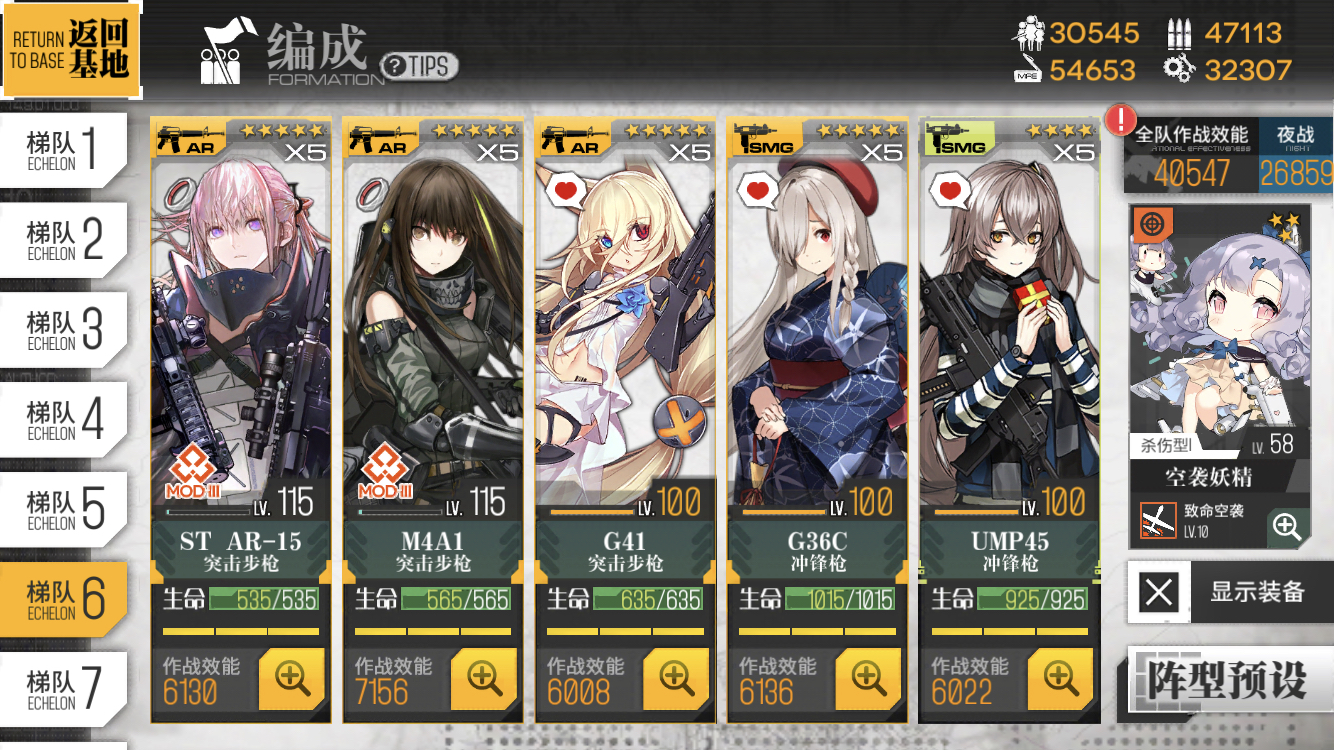1334x750 pixels.
Task: Inspect M4A1 details via magnifier button
Action: [x=484, y=679]
